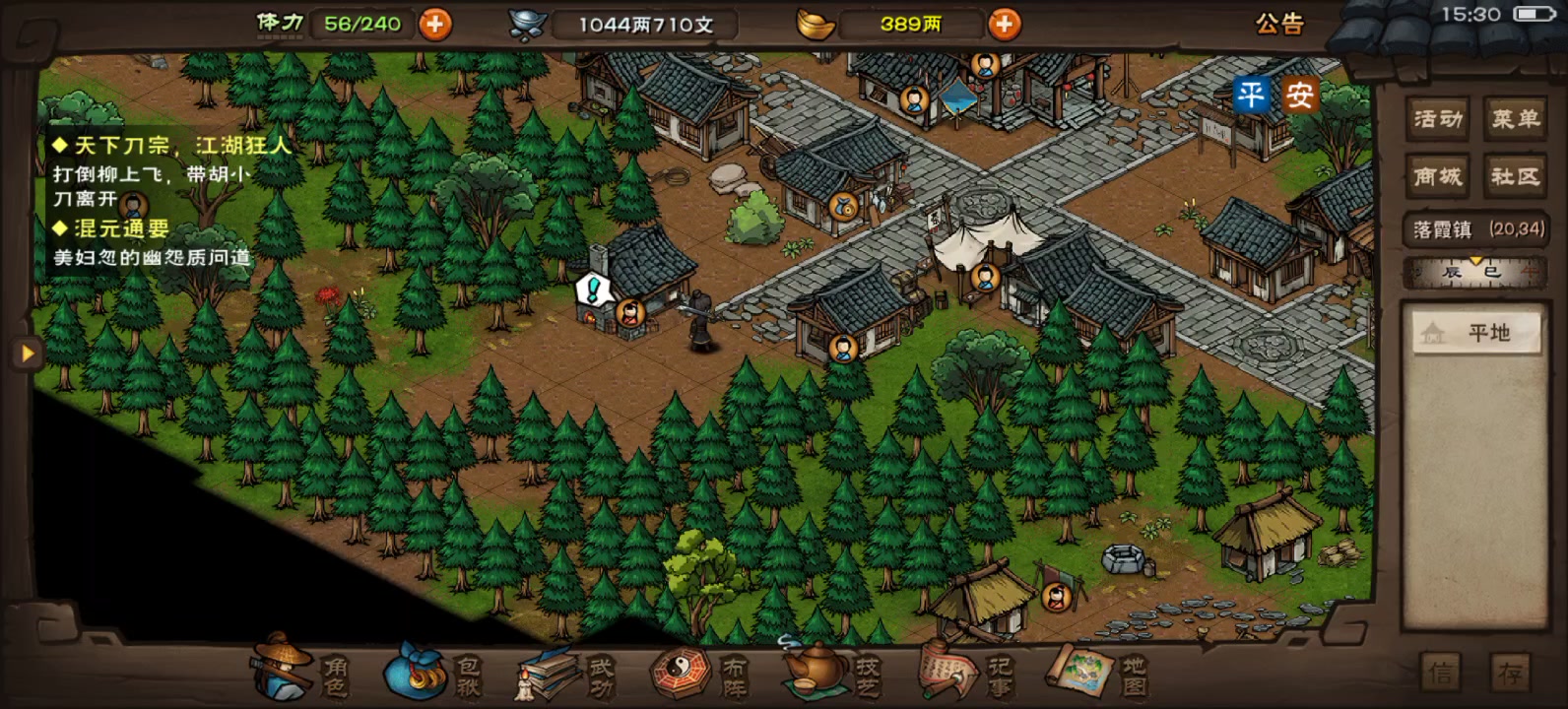Open the 信 mail button

click(x=1441, y=674)
